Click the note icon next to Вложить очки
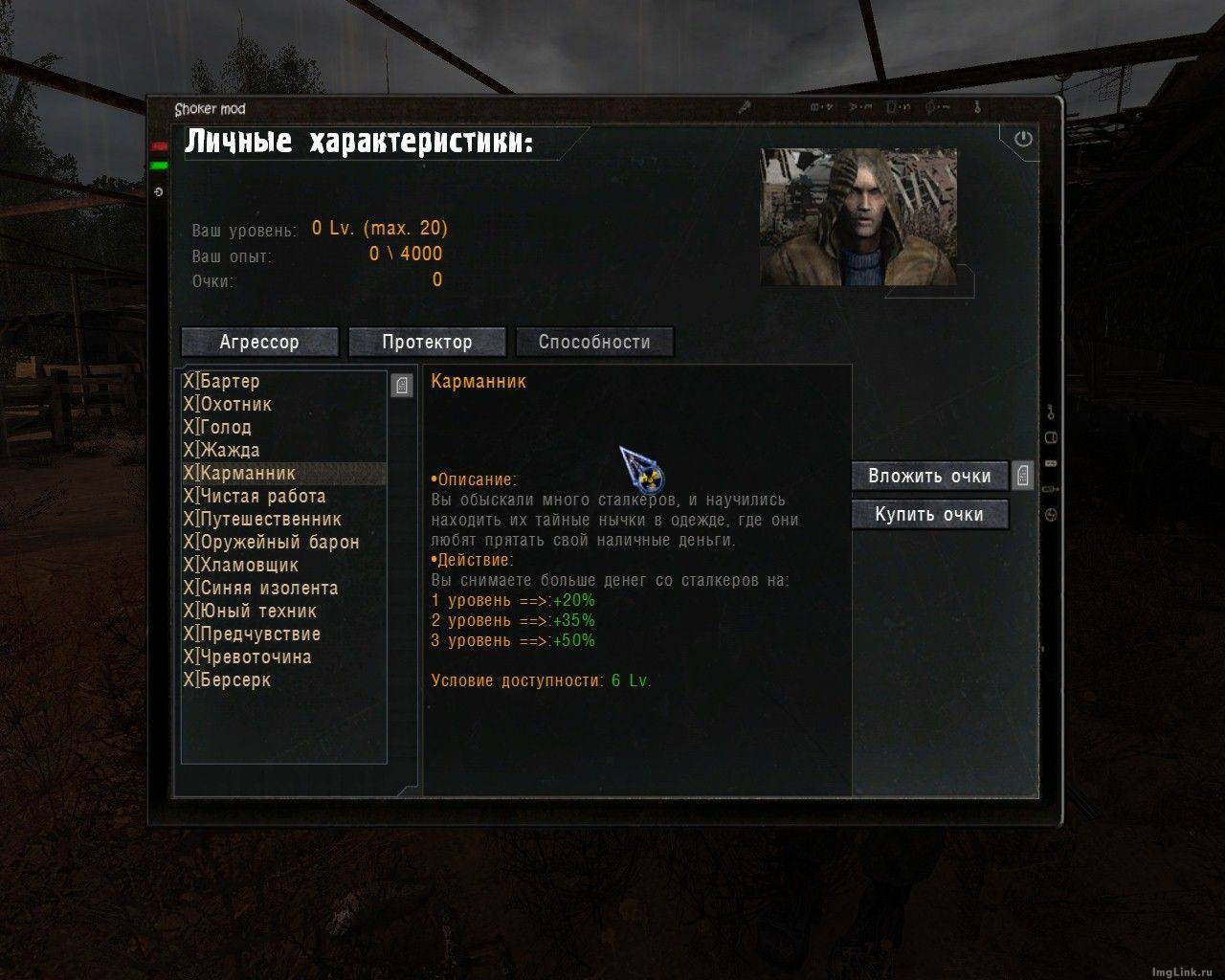The height and width of the screenshot is (980, 1225). click(x=1022, y=474)
